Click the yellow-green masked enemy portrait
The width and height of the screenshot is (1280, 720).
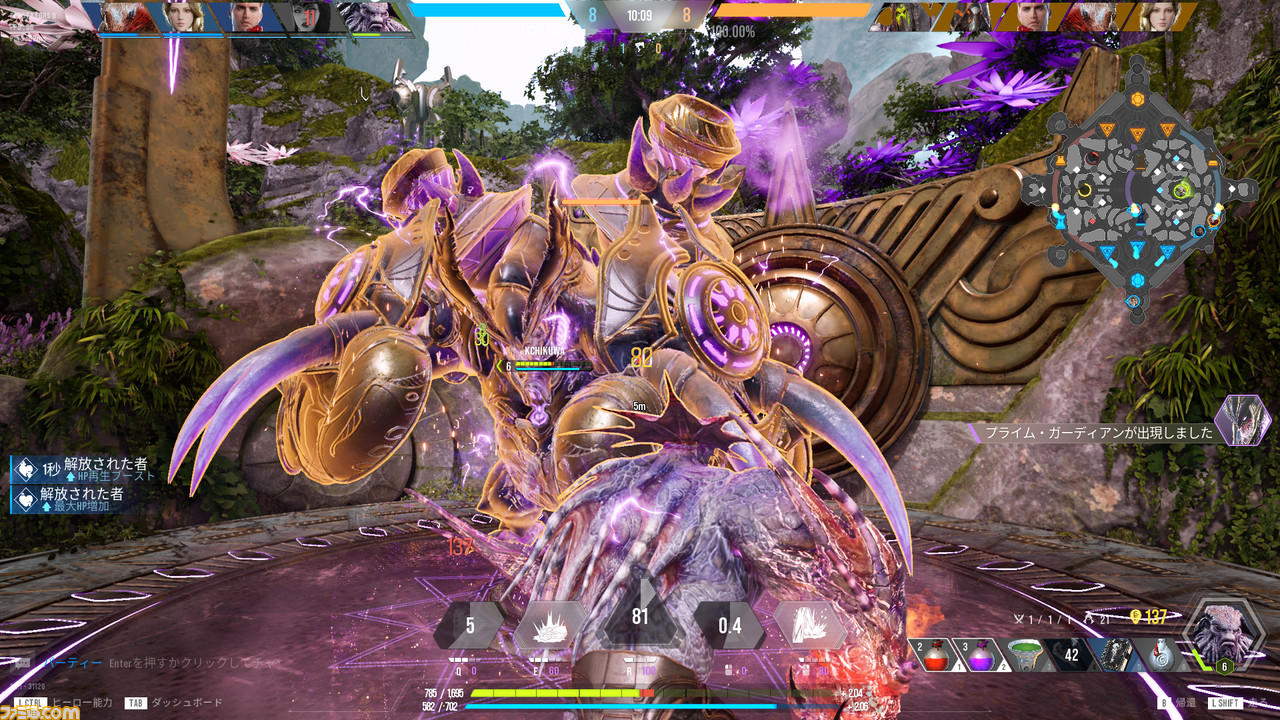point(898,17)
